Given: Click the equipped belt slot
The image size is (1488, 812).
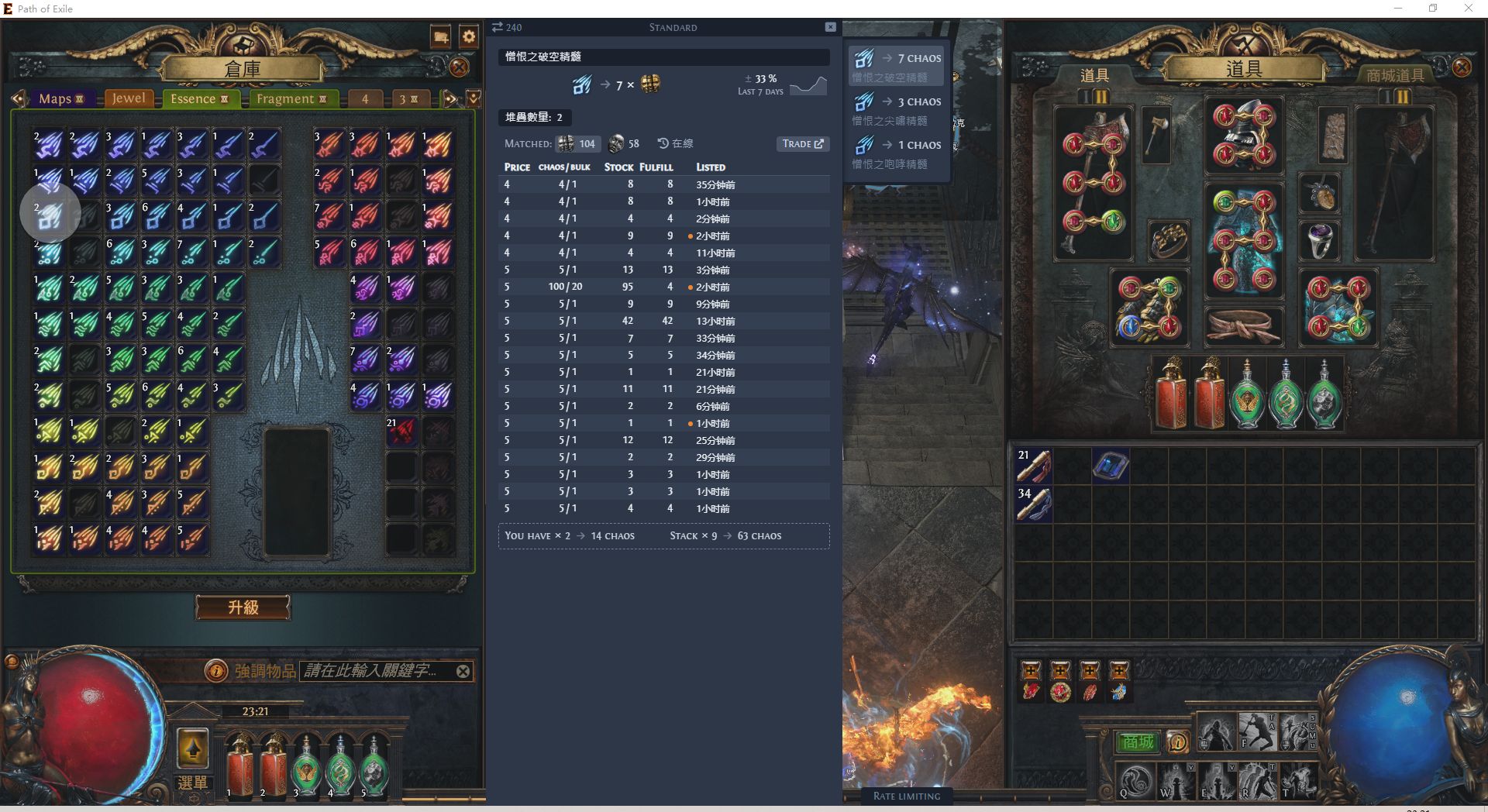Looking at the screenshot, I should point(1243,325).
